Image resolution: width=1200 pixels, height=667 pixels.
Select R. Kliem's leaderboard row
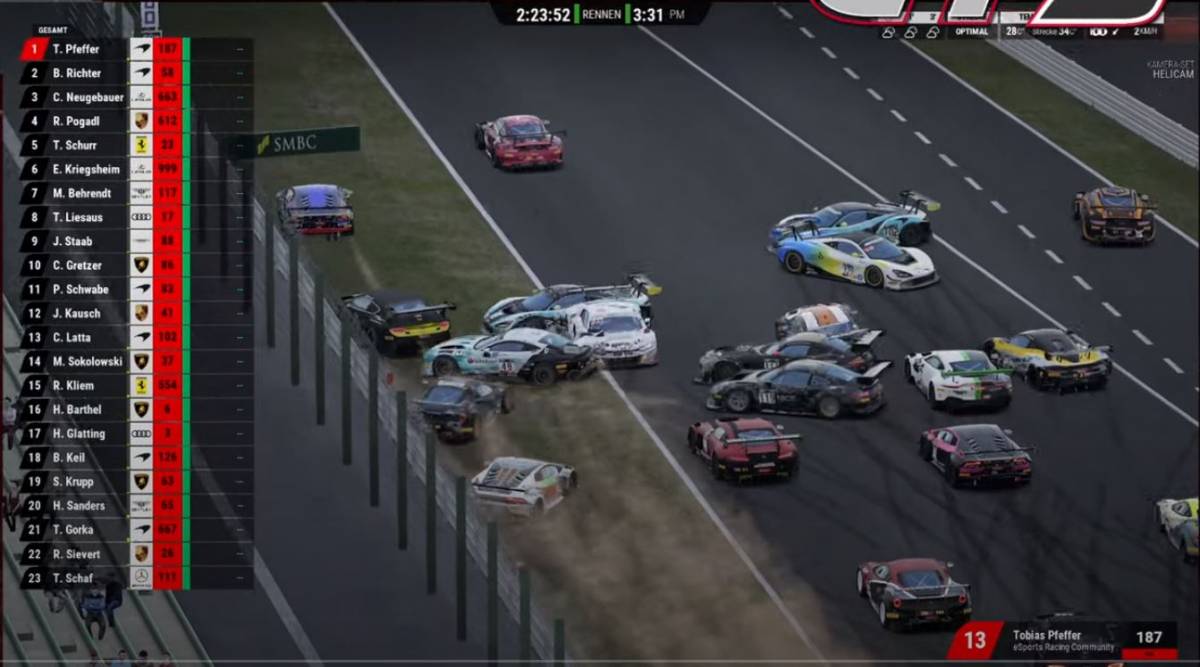pyautogui.click(x=73, y=385)
